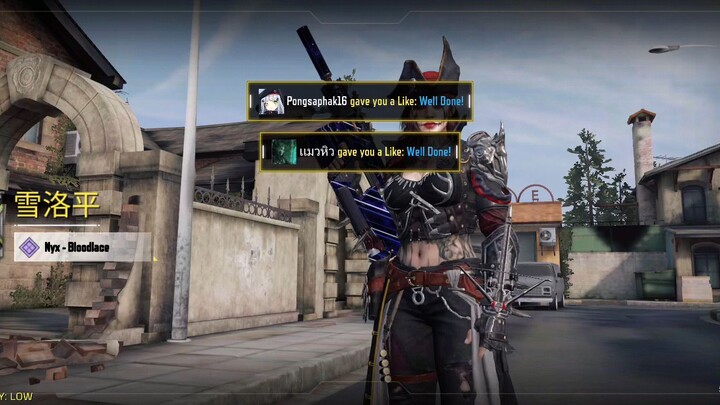Click Pongsaphak16's Like notification banner
The width and height of the screenshot is (720, 405).
[x=360, y=101]
